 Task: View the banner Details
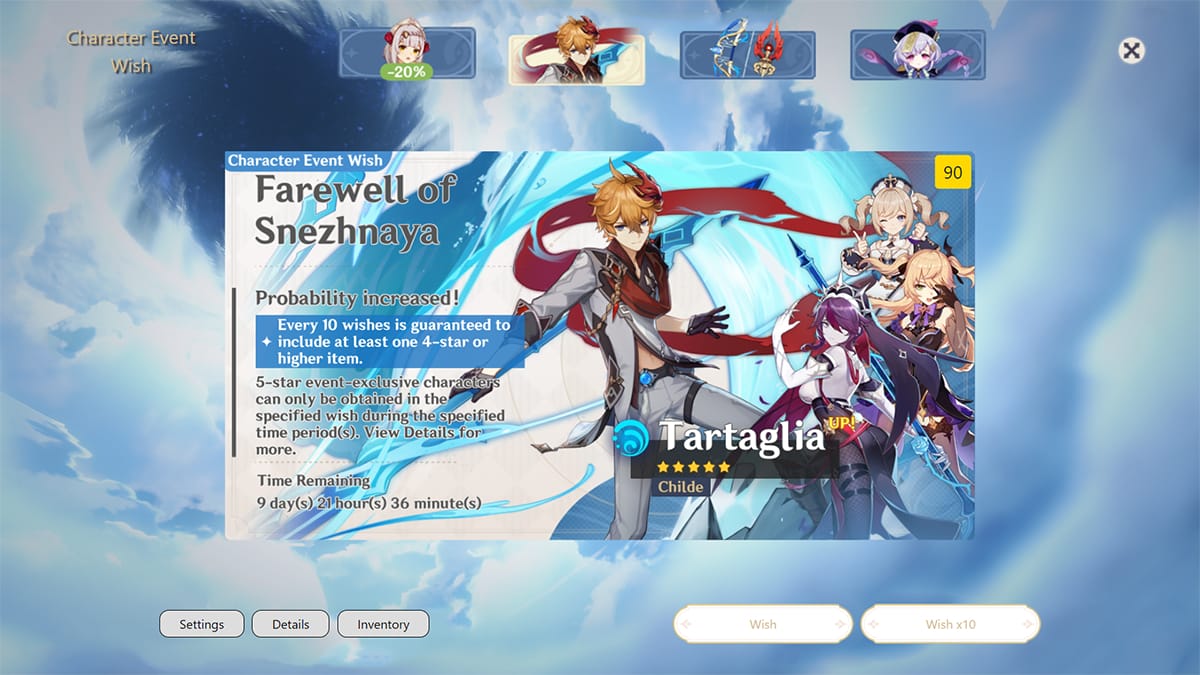291,624
